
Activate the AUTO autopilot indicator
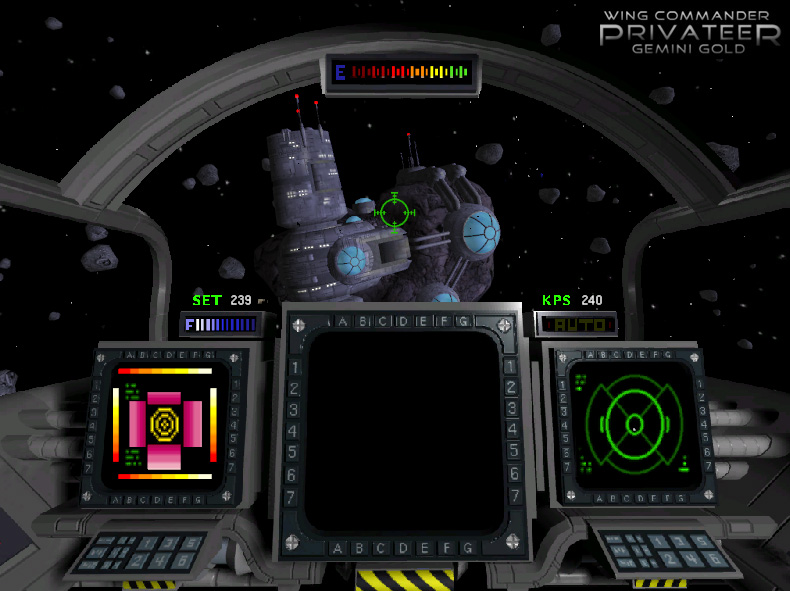point(575,325)
